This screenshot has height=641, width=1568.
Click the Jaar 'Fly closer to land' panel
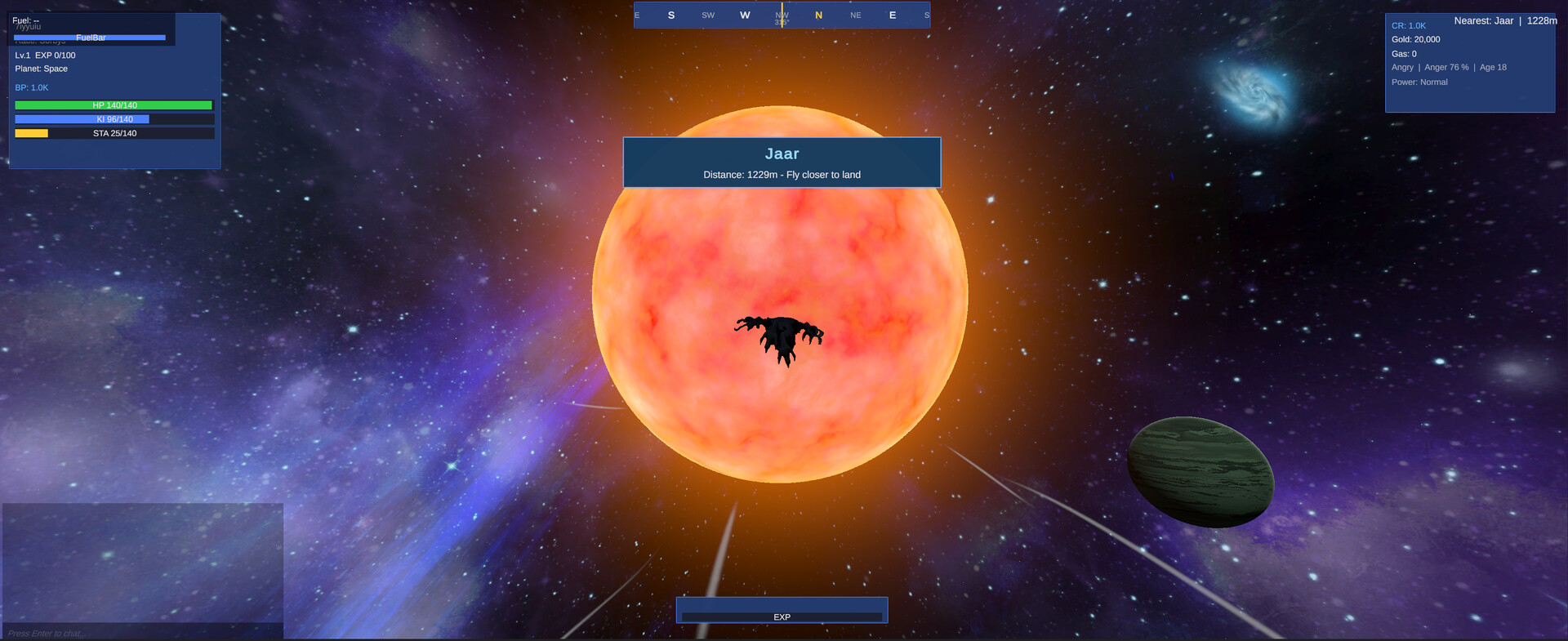(x=782, y=162)
